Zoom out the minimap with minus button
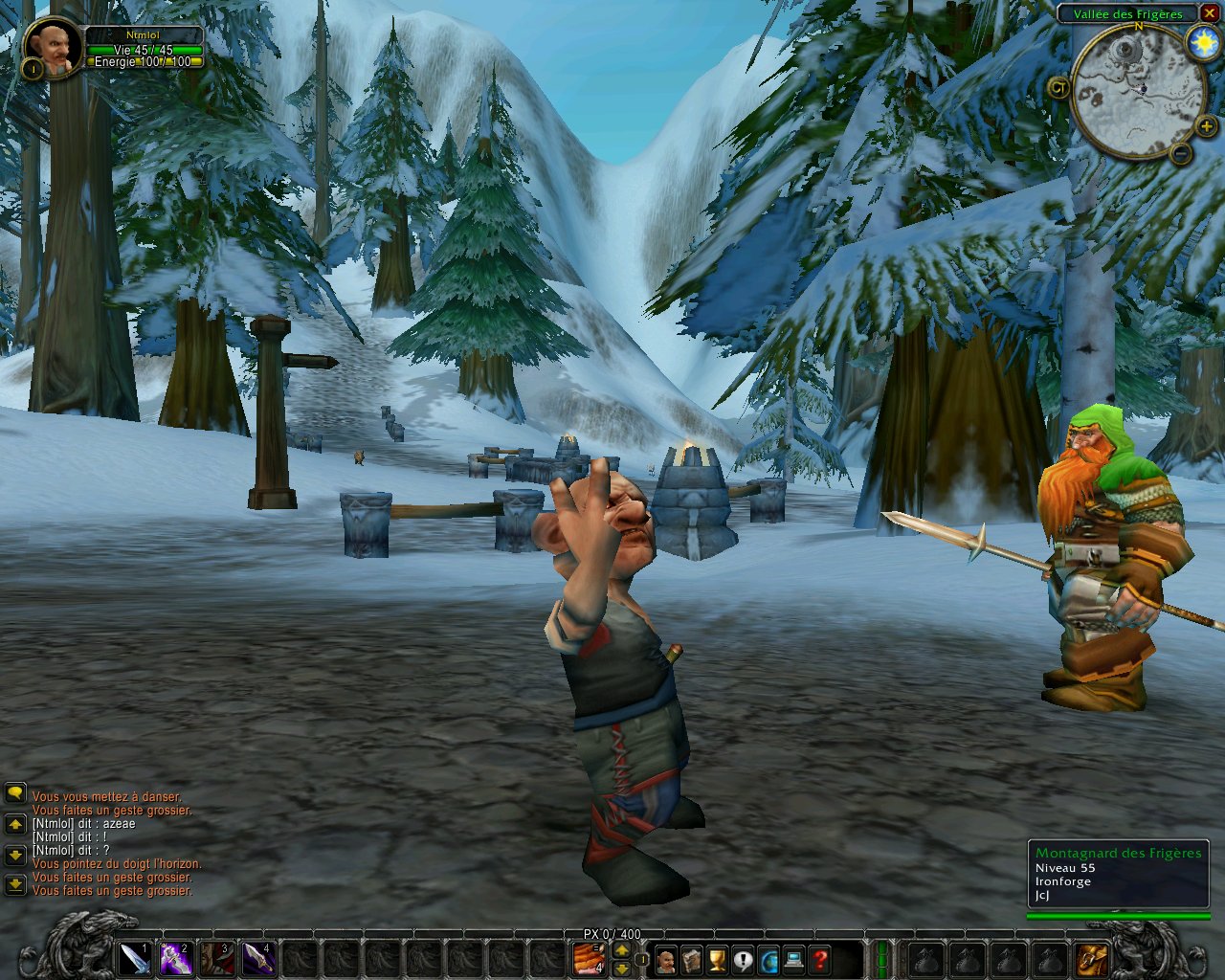 (x=1181, y=153)
